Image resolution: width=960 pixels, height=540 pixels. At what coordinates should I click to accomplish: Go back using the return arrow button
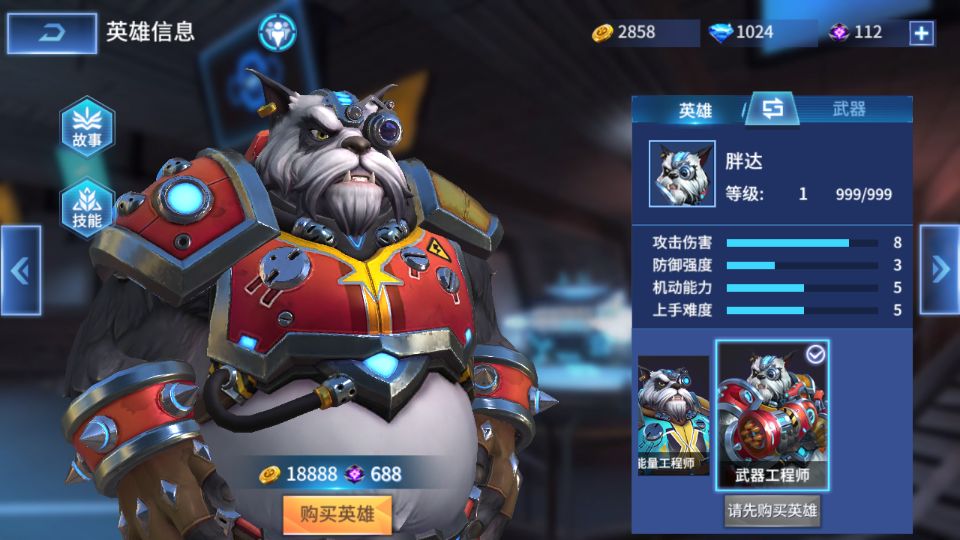[51, 33]
